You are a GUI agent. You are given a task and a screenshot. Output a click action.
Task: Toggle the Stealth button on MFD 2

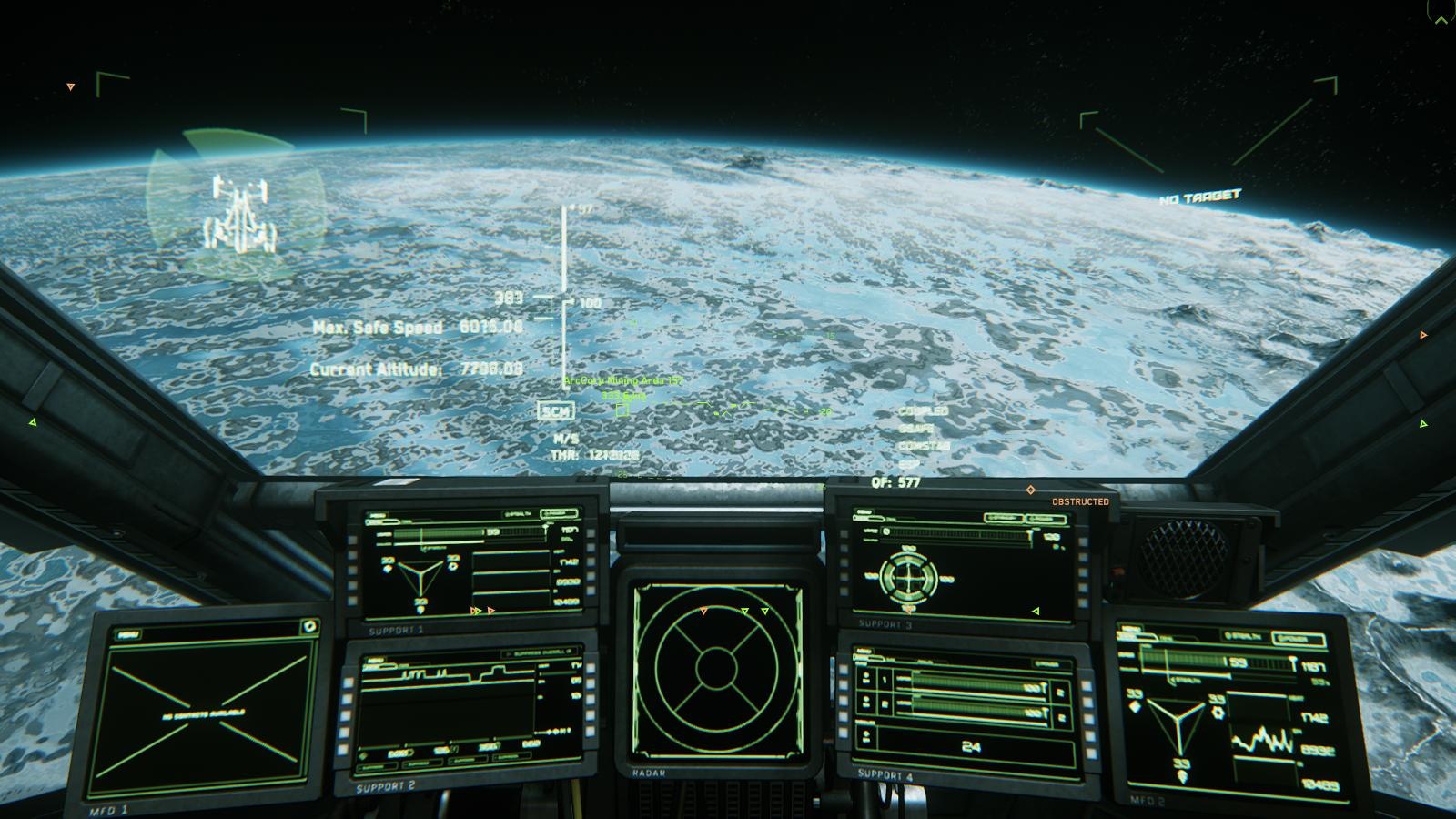tap(1247, 635)
